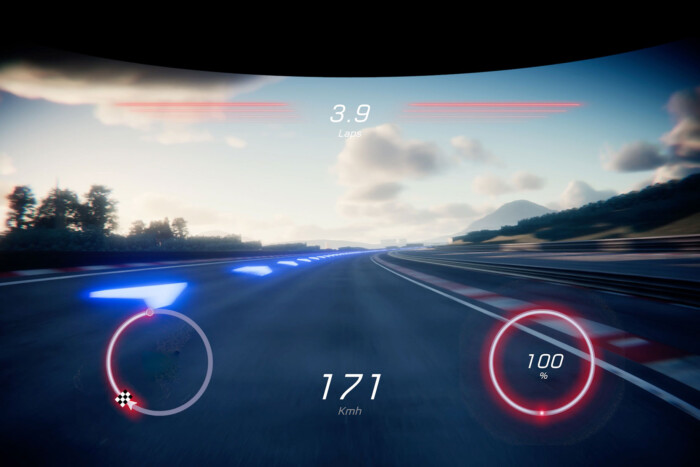This screenshot has width=700, height=467.
Task: Click the circular track minimap
Action: (x=159, y=361)
